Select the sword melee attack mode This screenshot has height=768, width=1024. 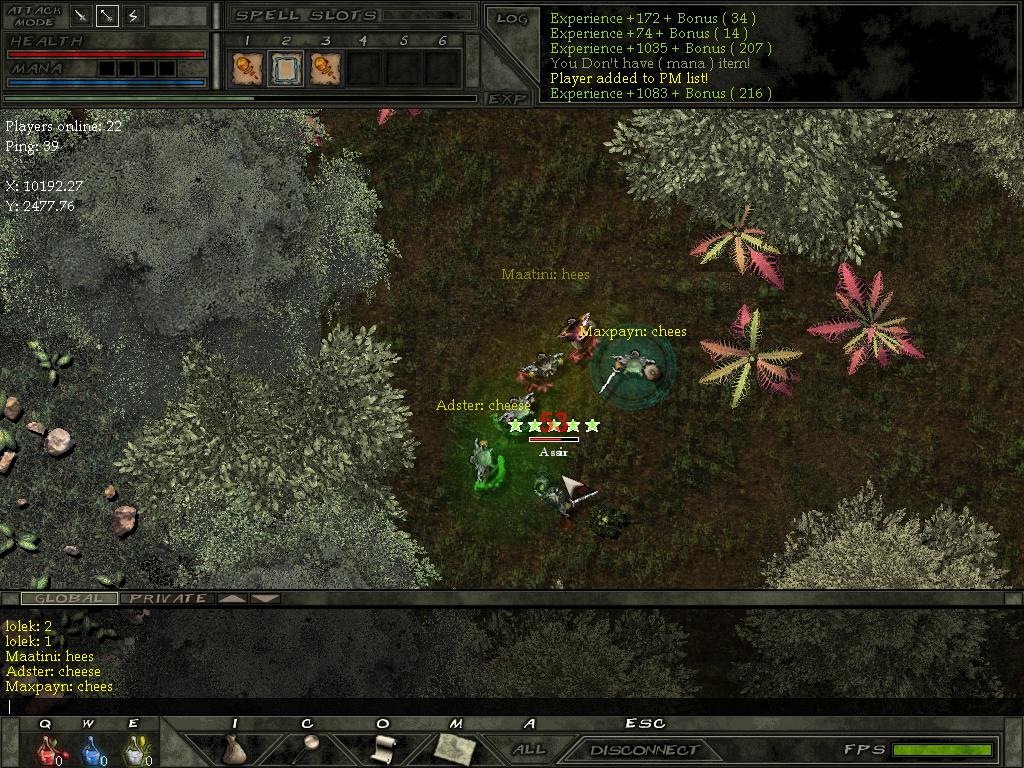click(81, 16)
